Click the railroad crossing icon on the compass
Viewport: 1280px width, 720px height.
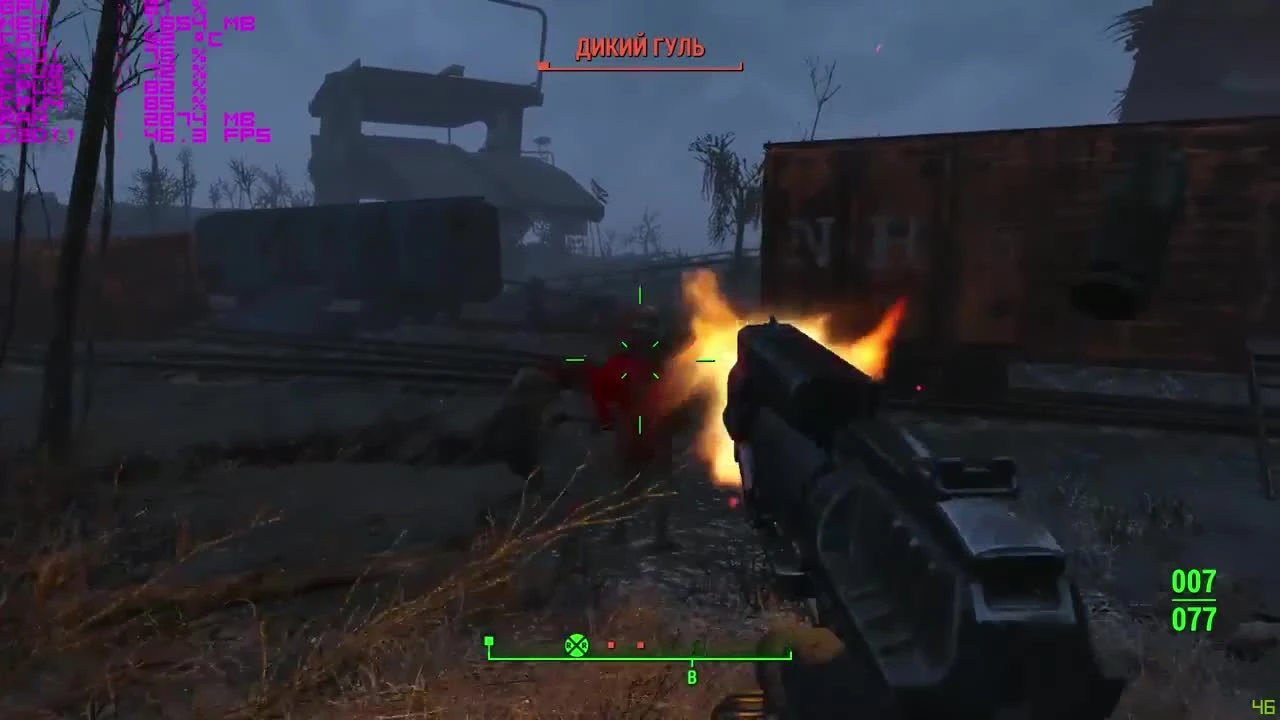pyautogui.click(x=575, y=645)
